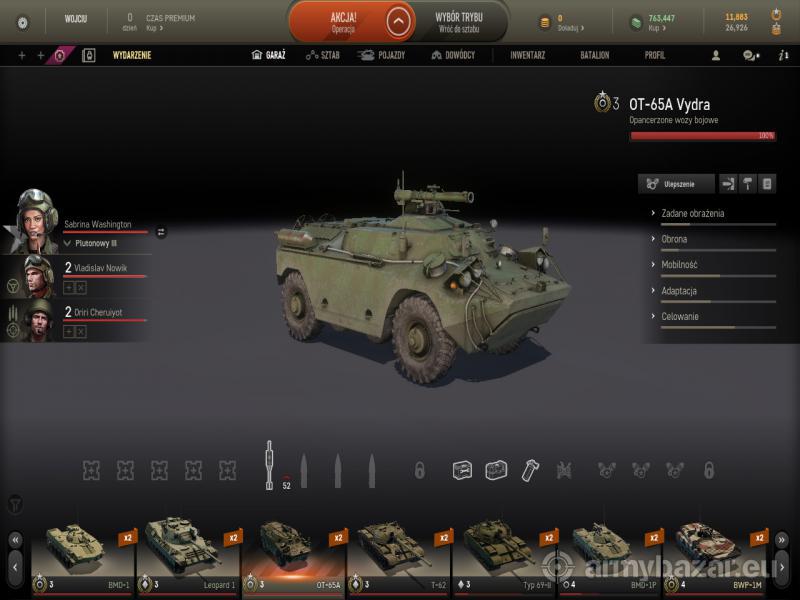Open the Sztab tab
The width and height of the screenshot is (800, 600).
(x=323, y=55)
